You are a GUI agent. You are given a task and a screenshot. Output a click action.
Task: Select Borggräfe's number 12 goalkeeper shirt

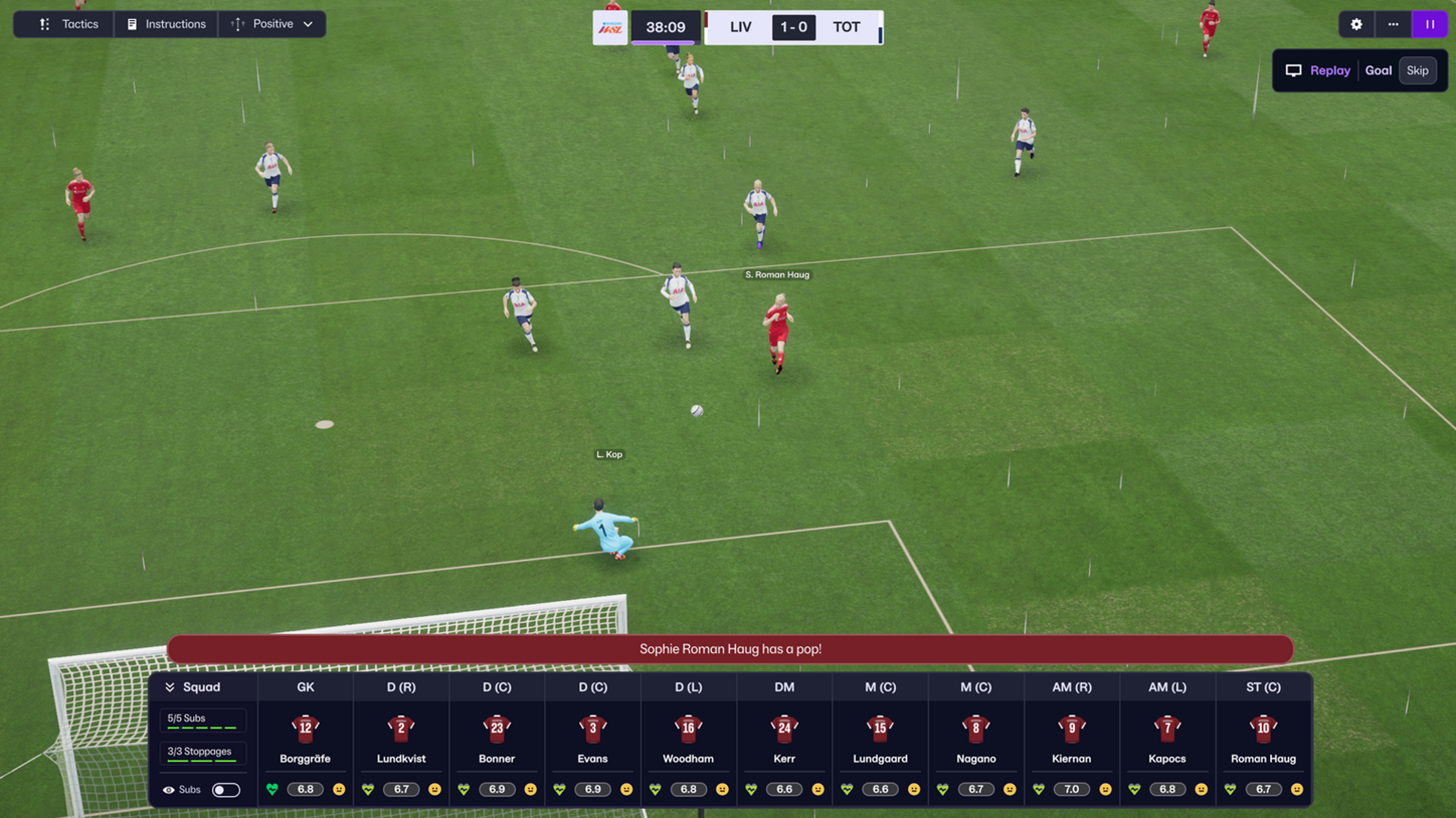coord(304,731)
